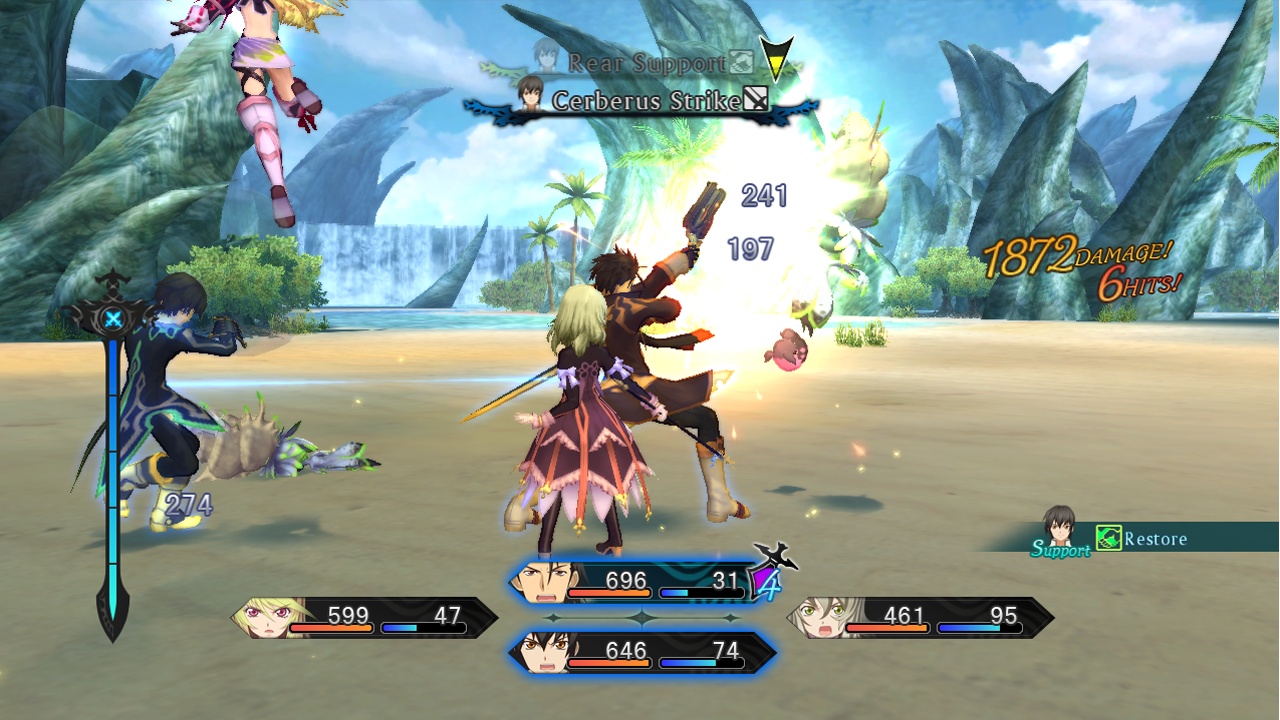
Task: Select the party panel showing 646 HP
Action: 642,653
